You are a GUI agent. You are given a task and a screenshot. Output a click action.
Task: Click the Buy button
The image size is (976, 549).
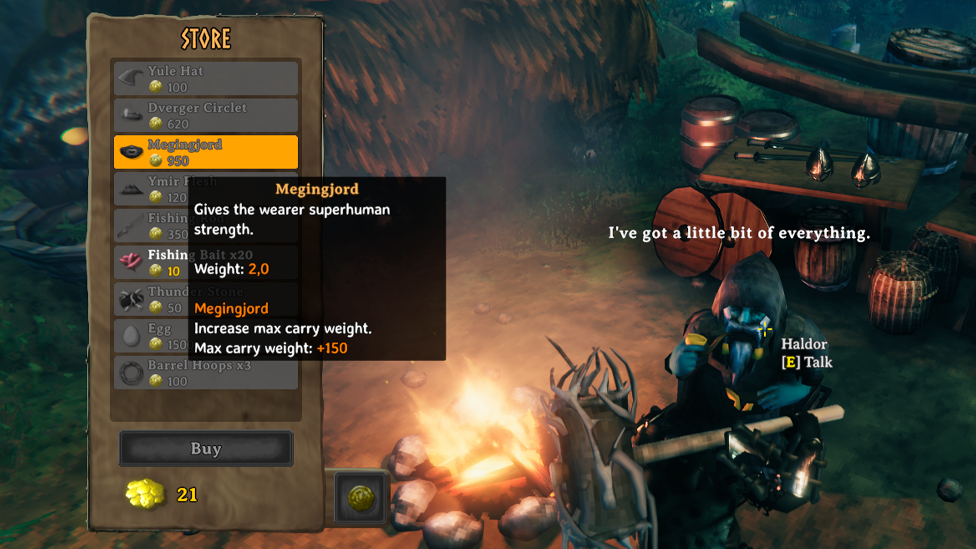pyautogui.click(x=206, y=449)
